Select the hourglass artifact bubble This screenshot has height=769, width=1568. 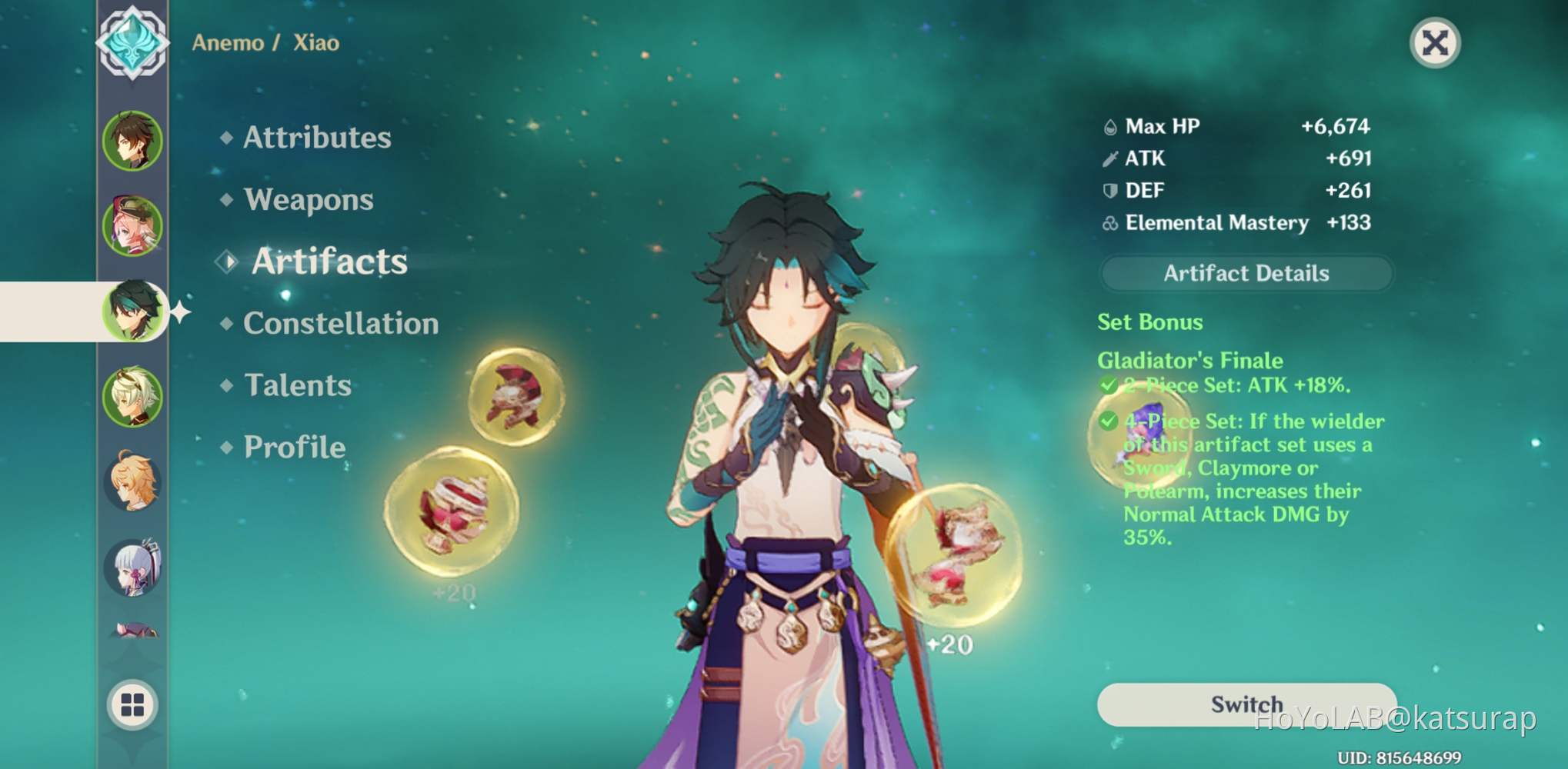point(954,555)
